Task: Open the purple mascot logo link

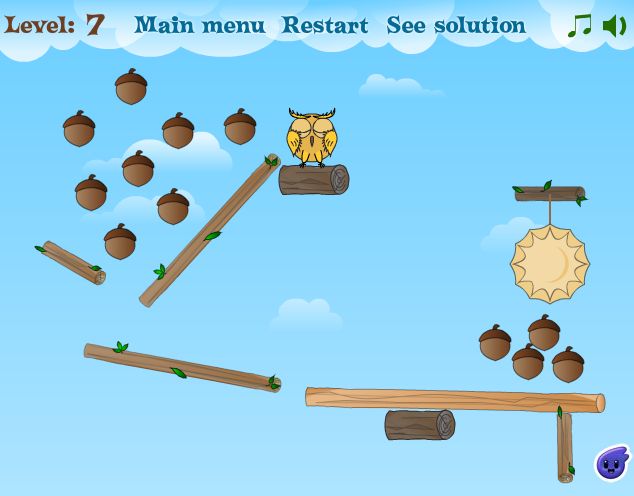Action: (611, 463)
